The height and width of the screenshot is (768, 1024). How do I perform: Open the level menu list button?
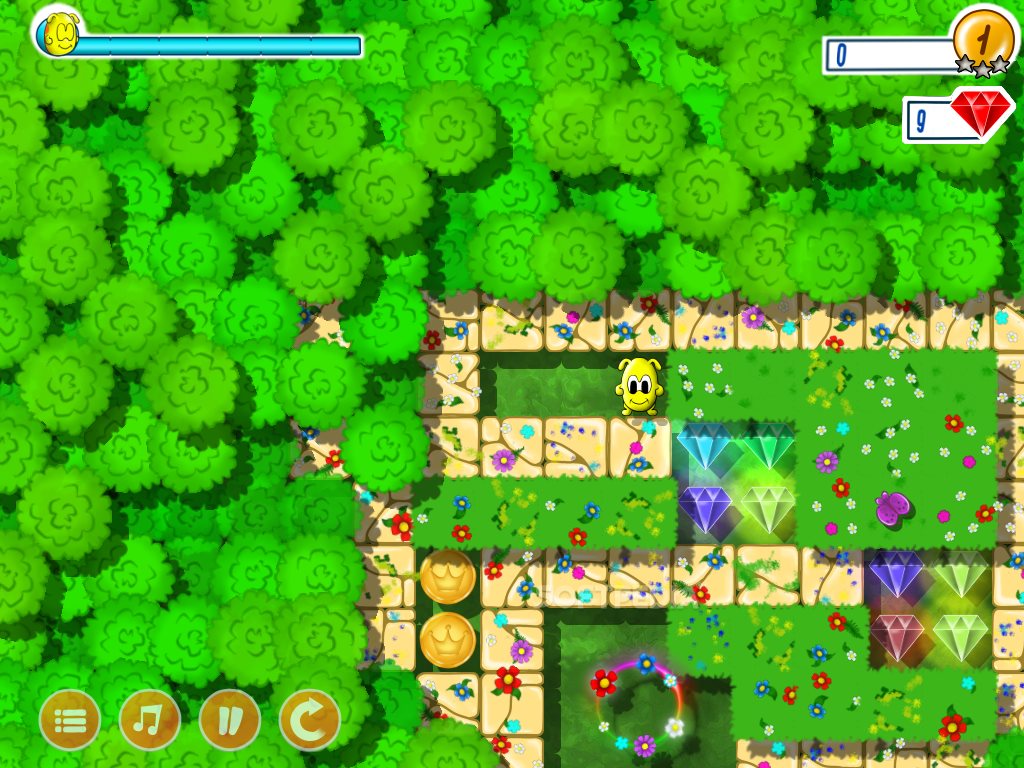[70, 720]
